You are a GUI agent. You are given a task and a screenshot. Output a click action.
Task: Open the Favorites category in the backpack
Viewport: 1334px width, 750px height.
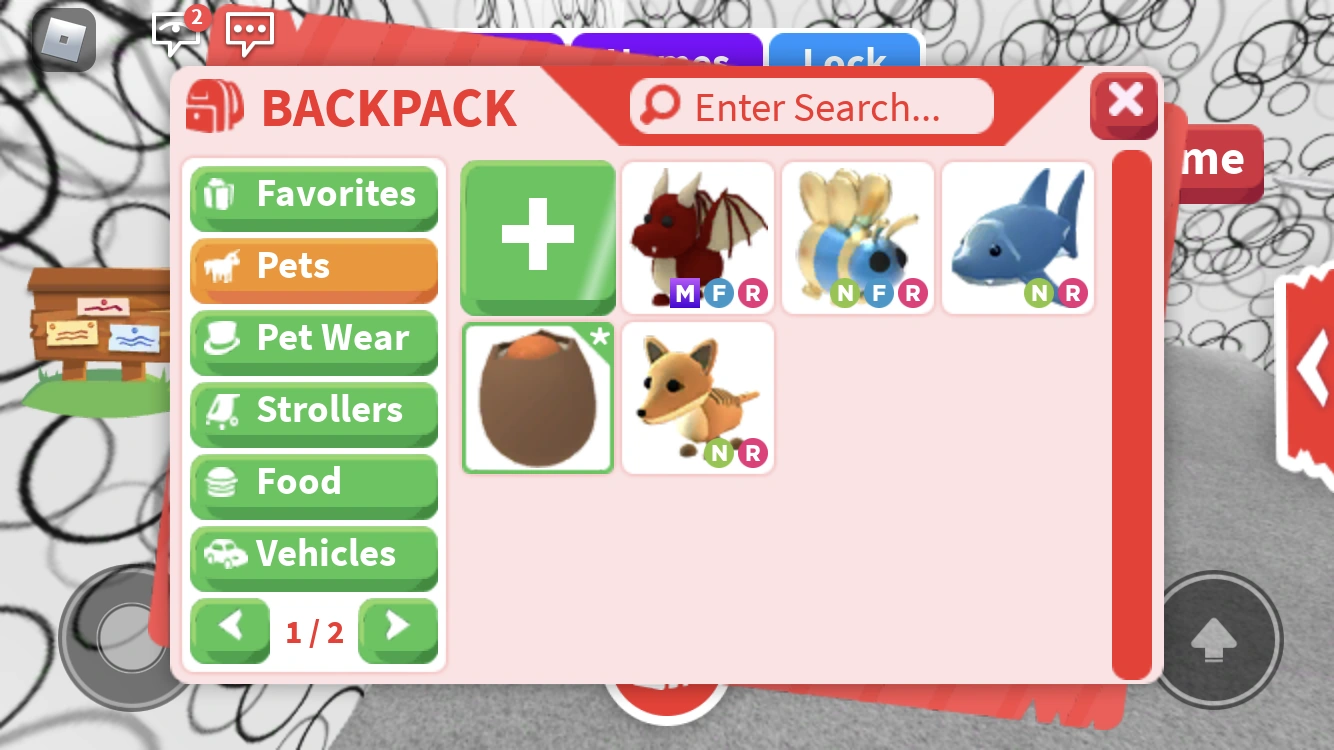[x=313, y=195]
